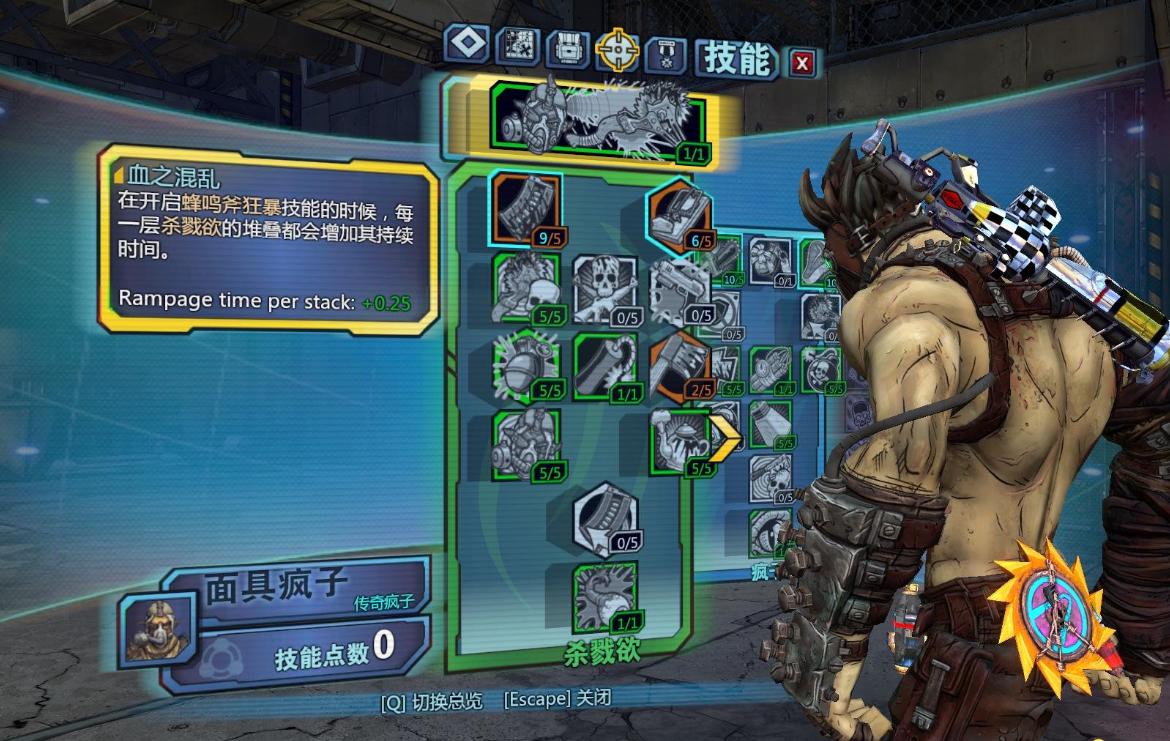
Task: Select the pistol skill showing 0/5
Action: coord(680,291)
